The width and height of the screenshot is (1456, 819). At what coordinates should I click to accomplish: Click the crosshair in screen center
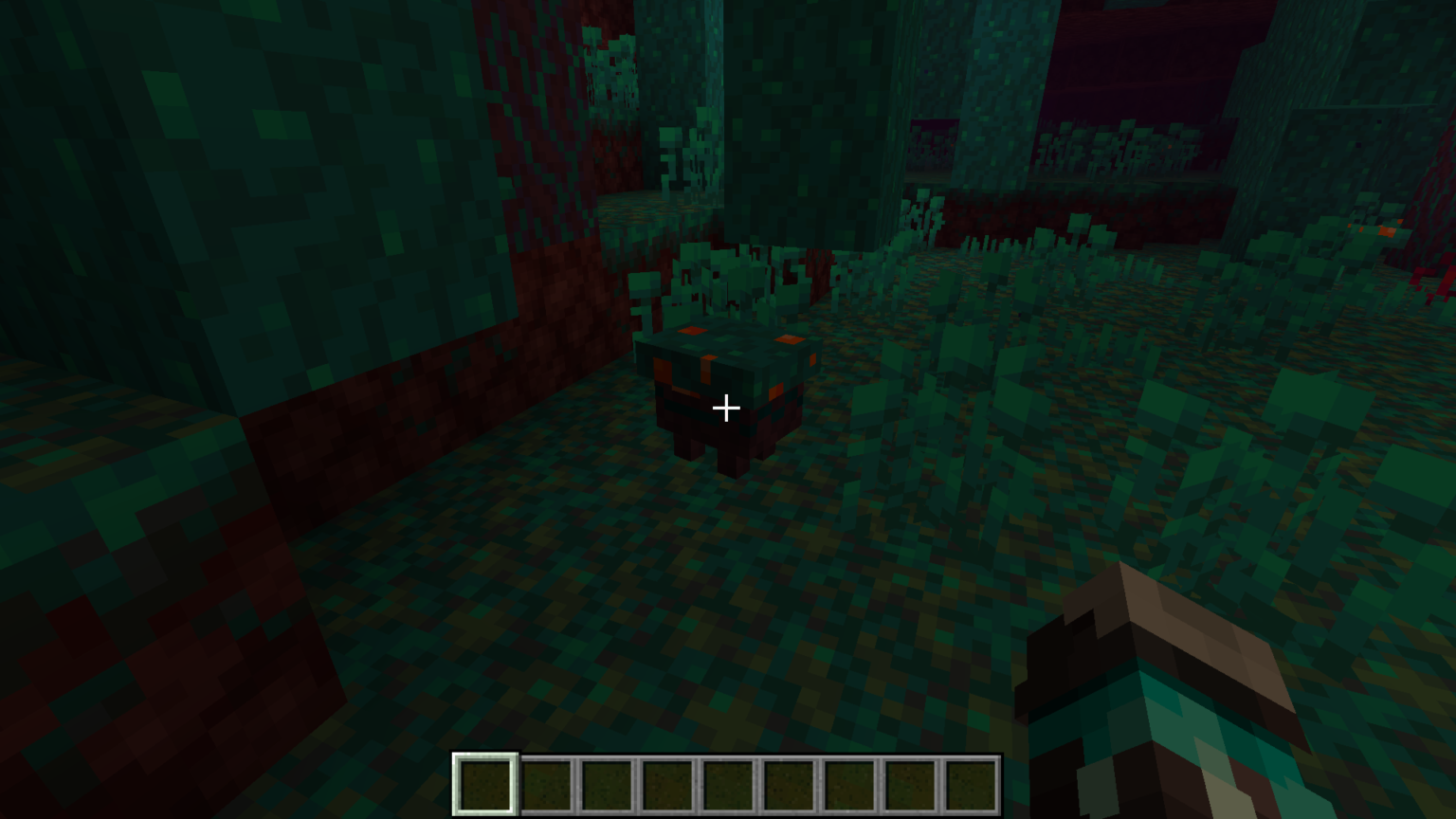pyautogui.click(x=726, y=408)
